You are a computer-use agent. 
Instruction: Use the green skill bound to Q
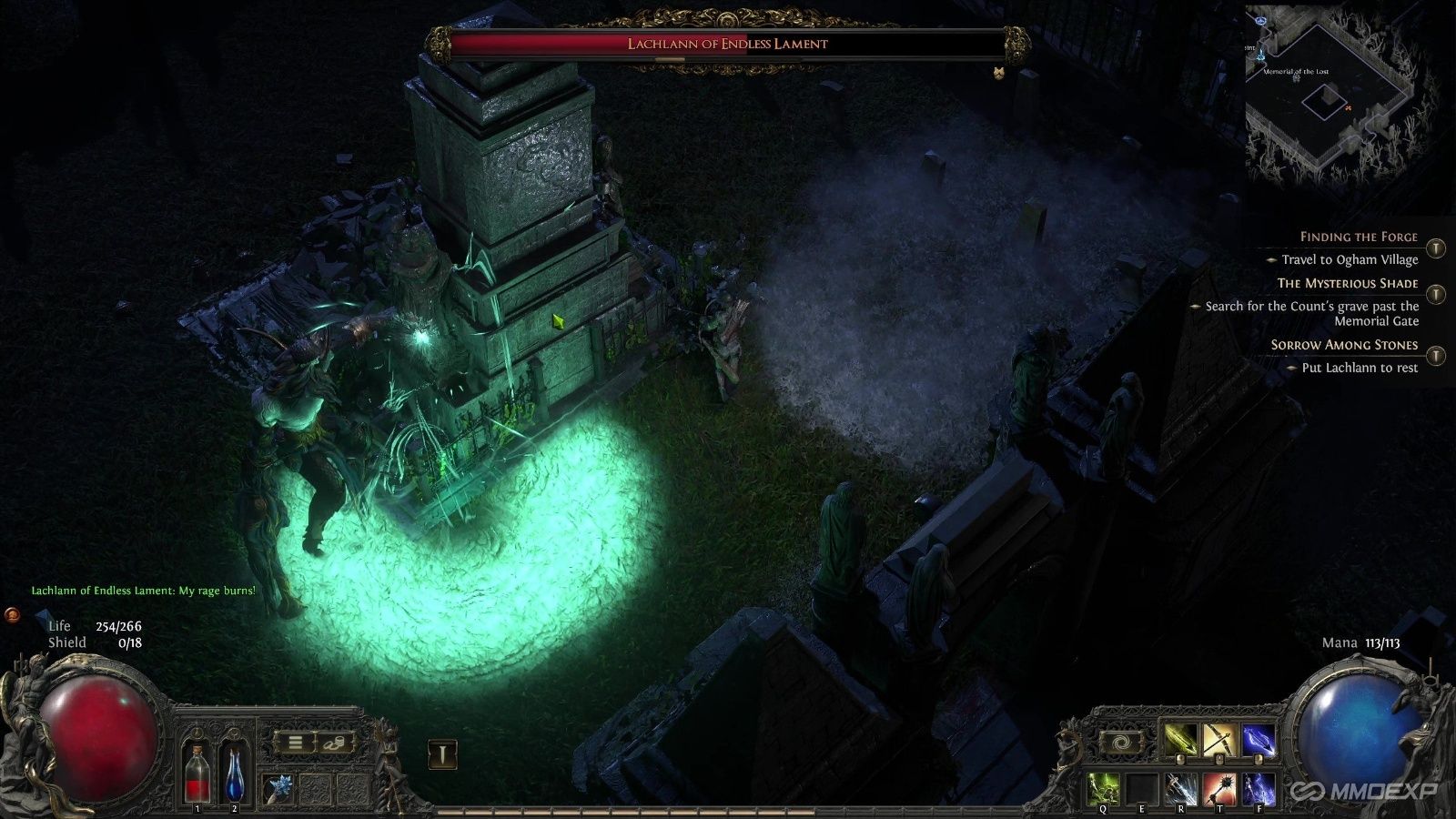point(1103,786)
